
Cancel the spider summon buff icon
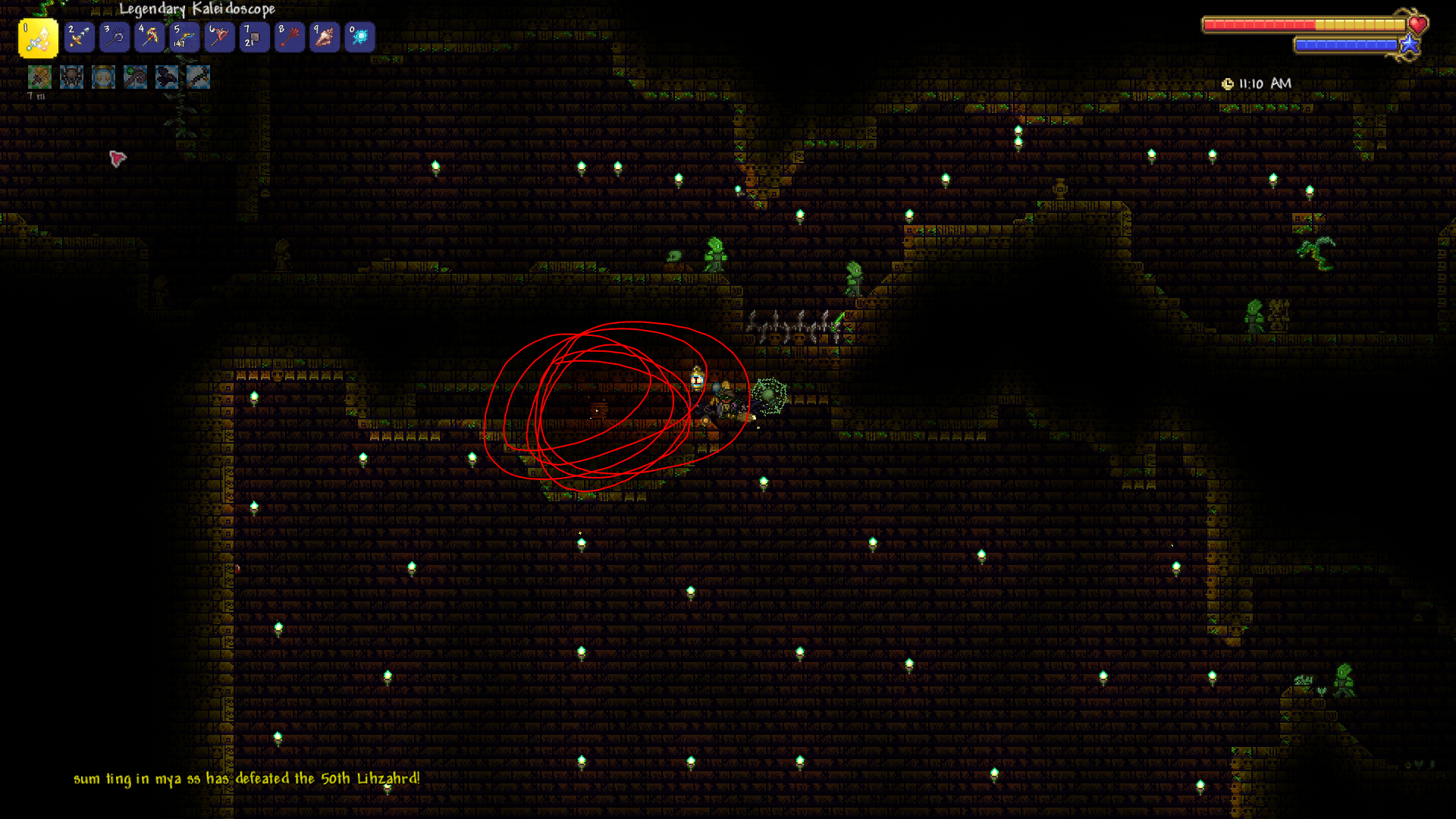(71, 77)
